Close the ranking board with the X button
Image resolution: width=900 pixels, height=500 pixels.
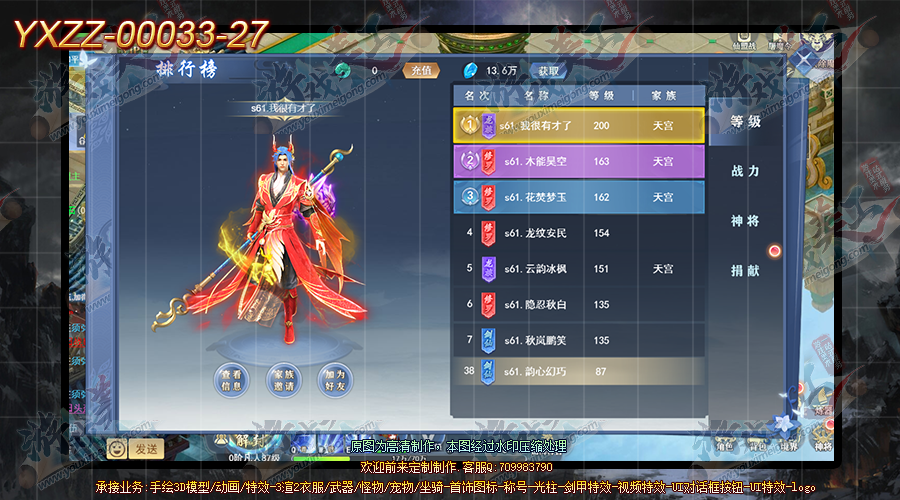(x=803, y=58)
